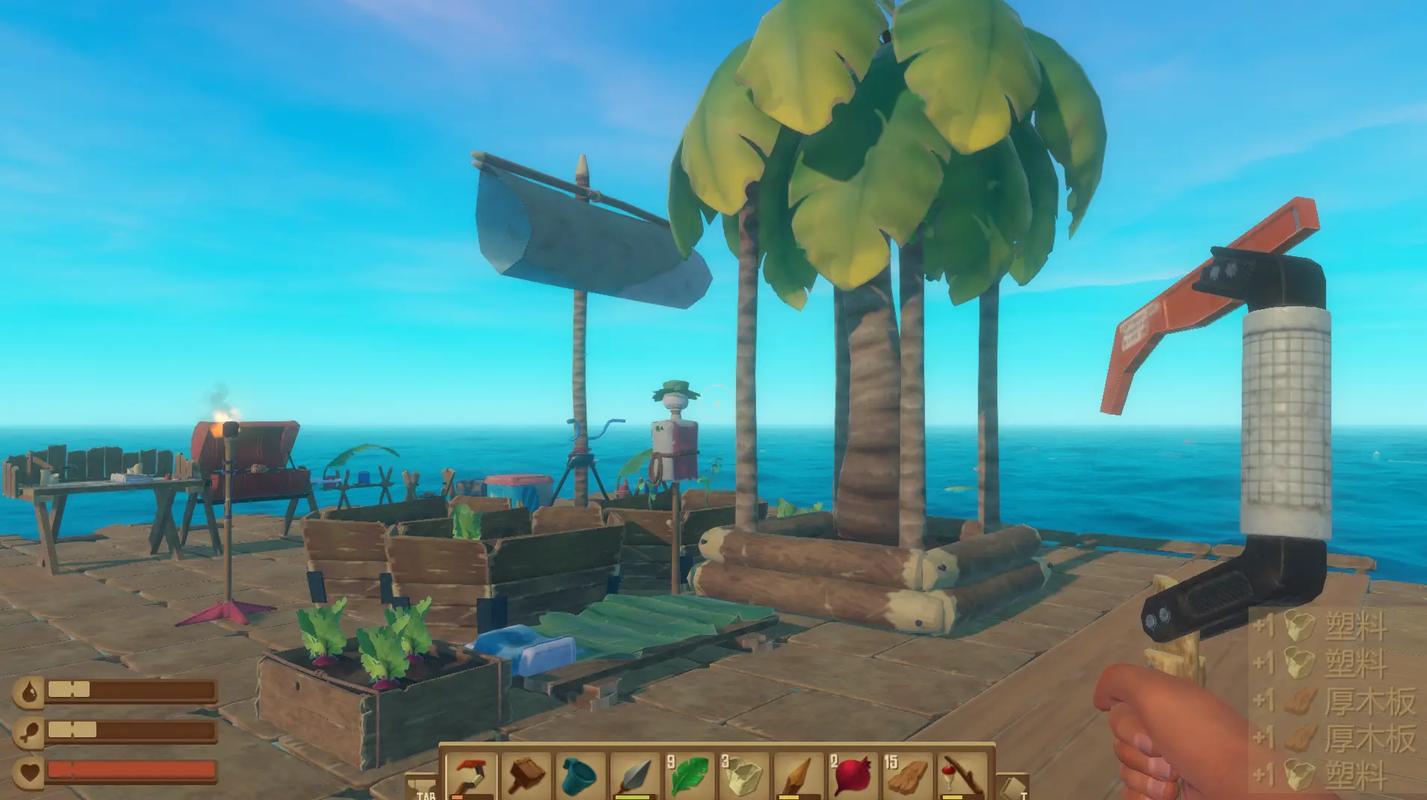Select the plastic hook hotbar slot
The width and height of the screenshot is (1427, 800).
(x=469, y=775)
